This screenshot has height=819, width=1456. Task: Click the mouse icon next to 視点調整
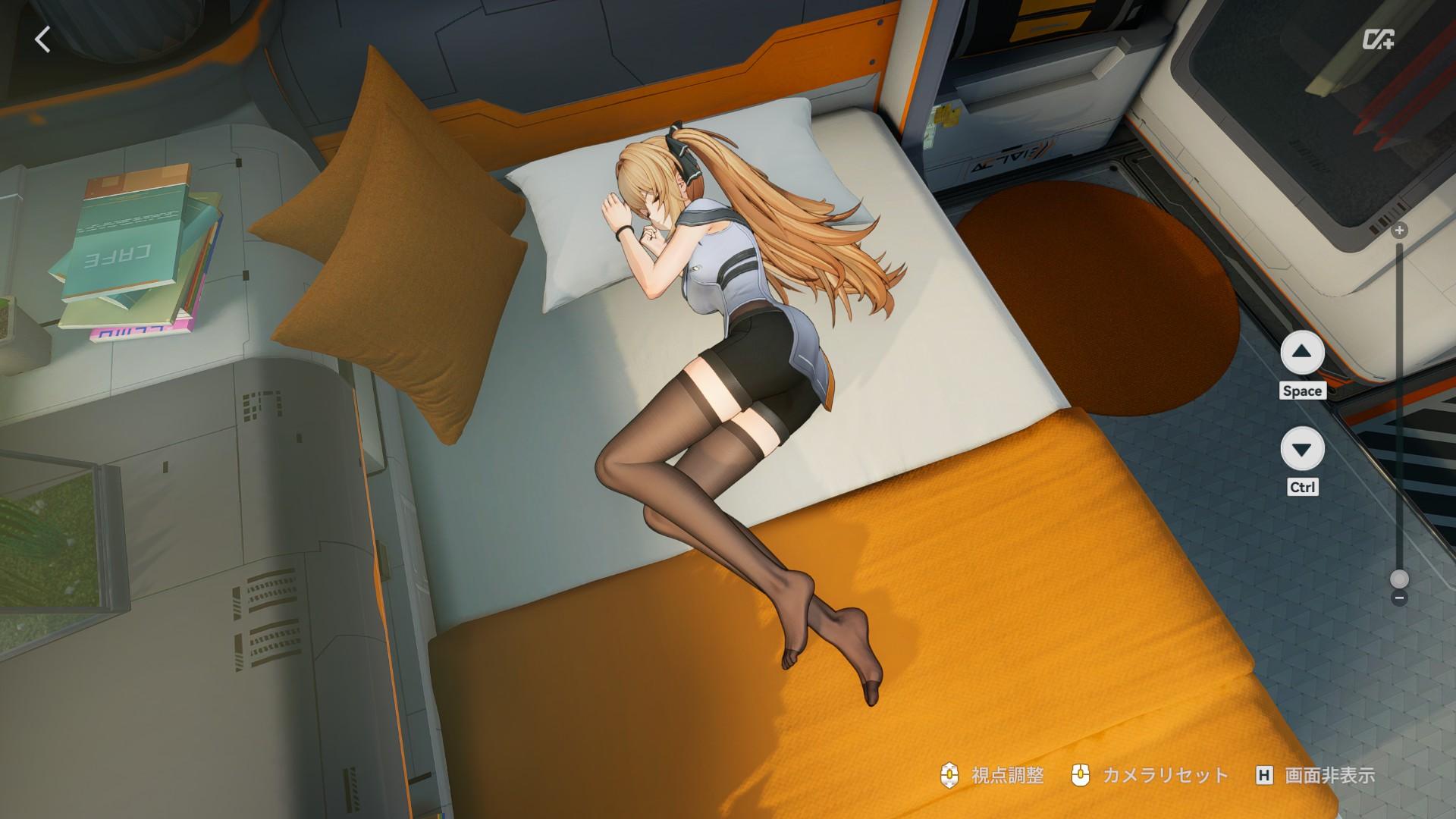click(949, 776)
